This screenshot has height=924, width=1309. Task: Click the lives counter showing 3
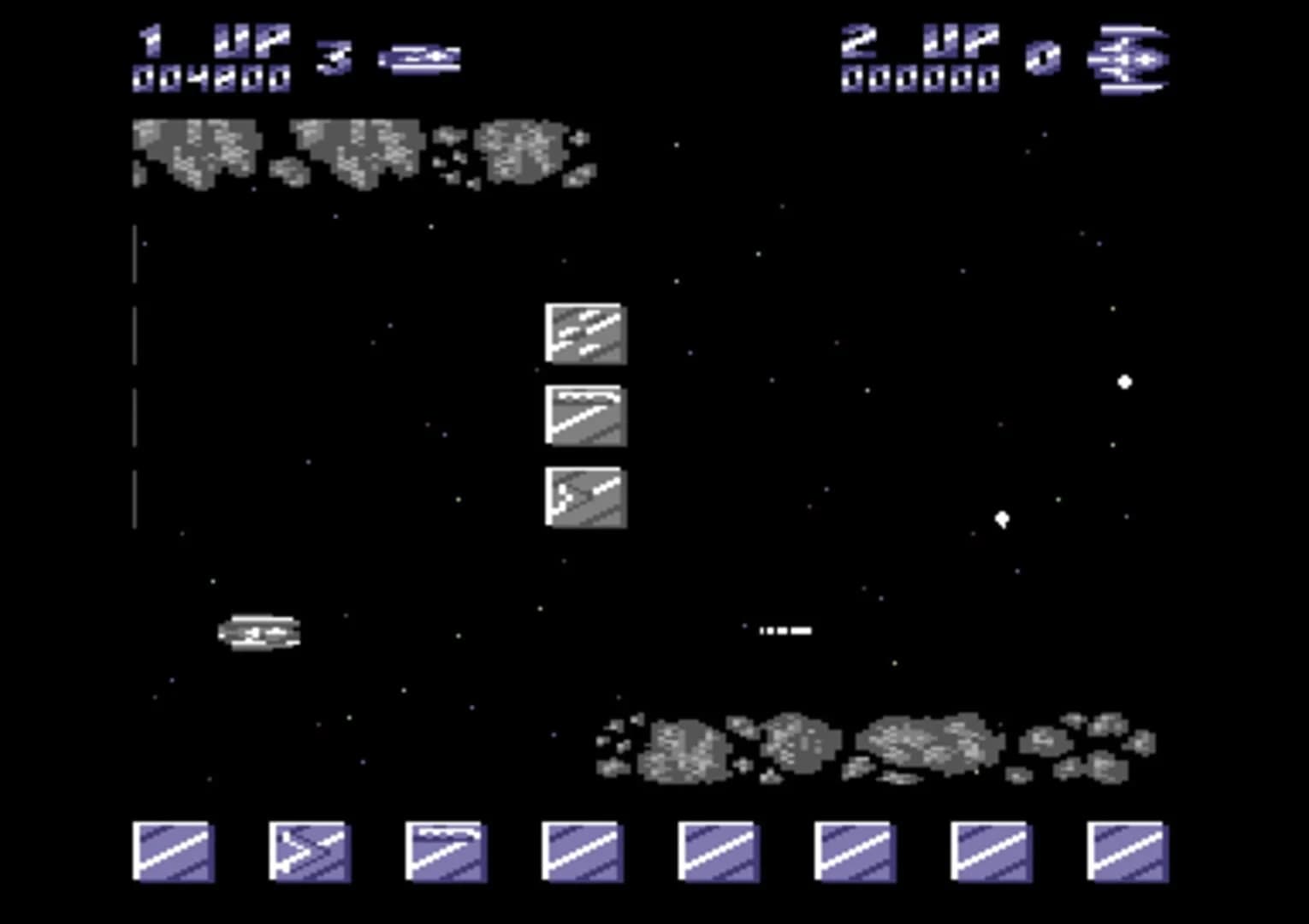coord(335,58)
